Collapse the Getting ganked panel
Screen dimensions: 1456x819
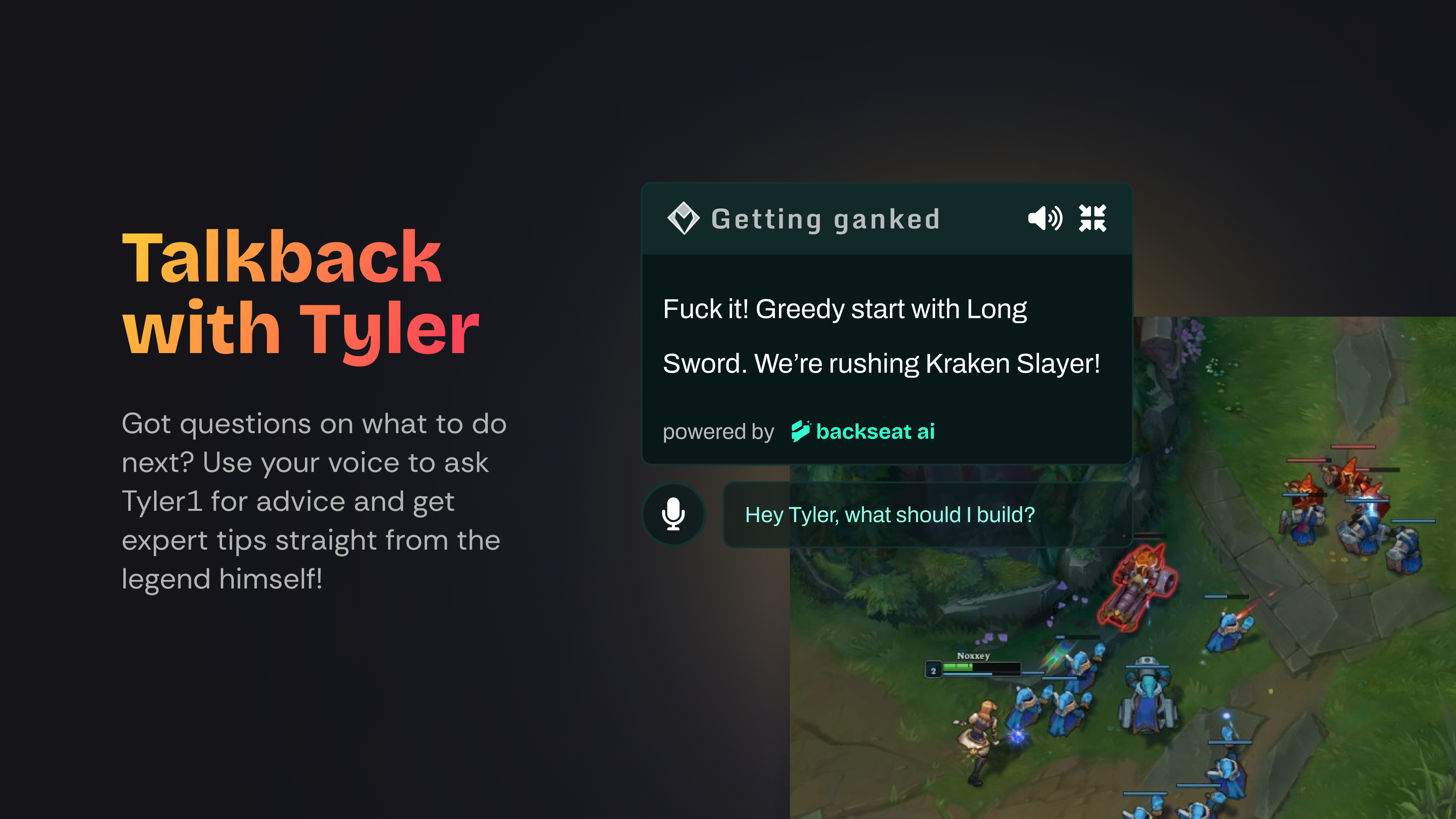pyautogui.click(x=1092, y=218)
